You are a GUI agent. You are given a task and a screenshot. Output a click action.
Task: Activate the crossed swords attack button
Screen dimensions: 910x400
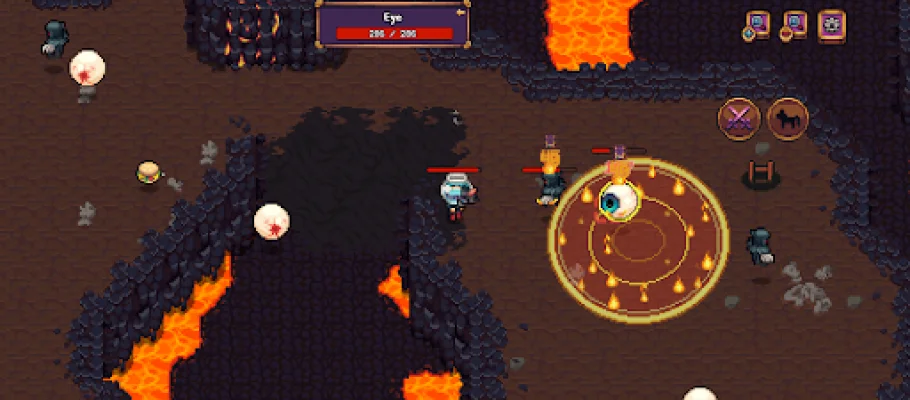739,120
